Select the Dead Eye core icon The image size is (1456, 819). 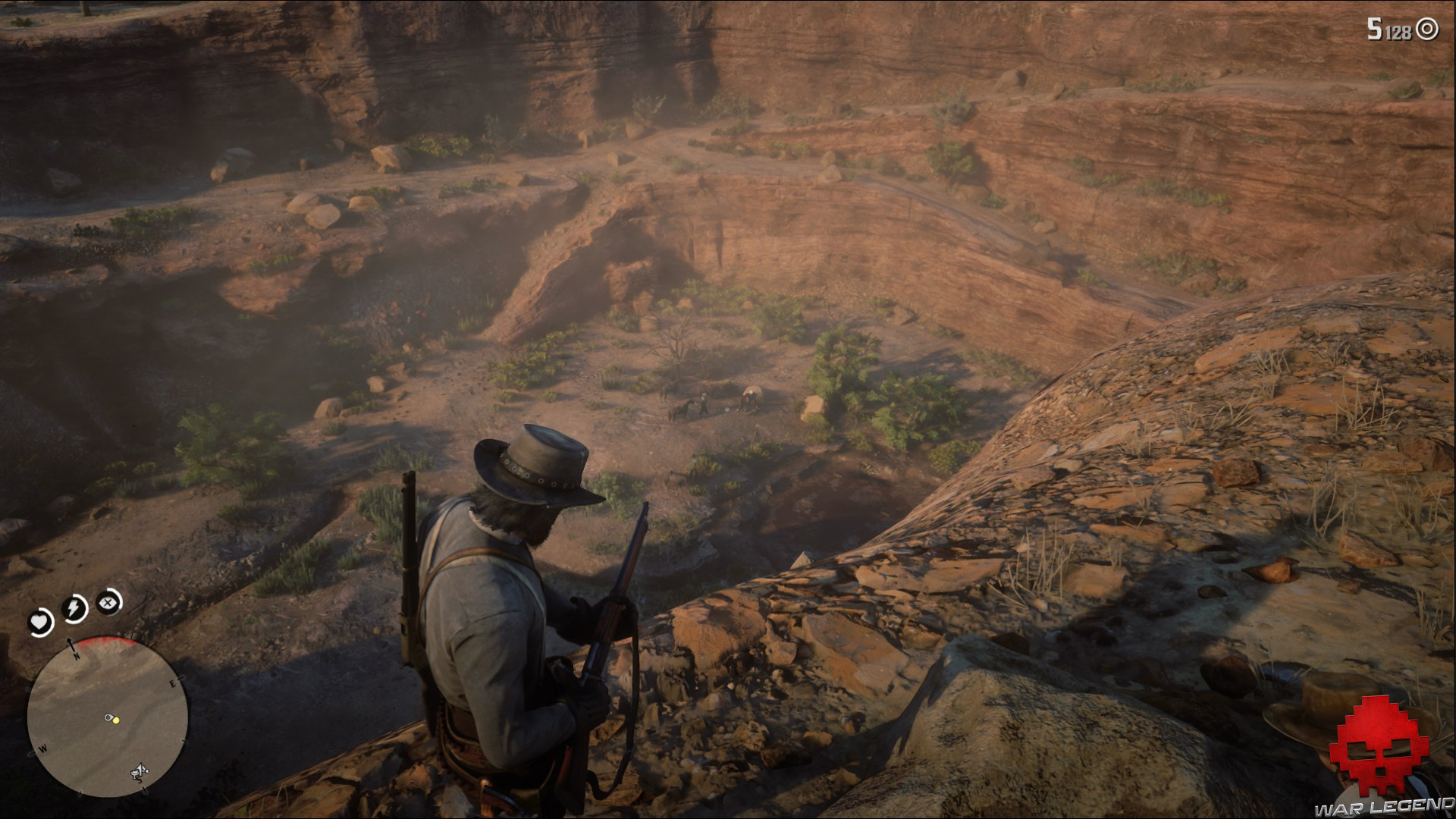tap(107, 602)
